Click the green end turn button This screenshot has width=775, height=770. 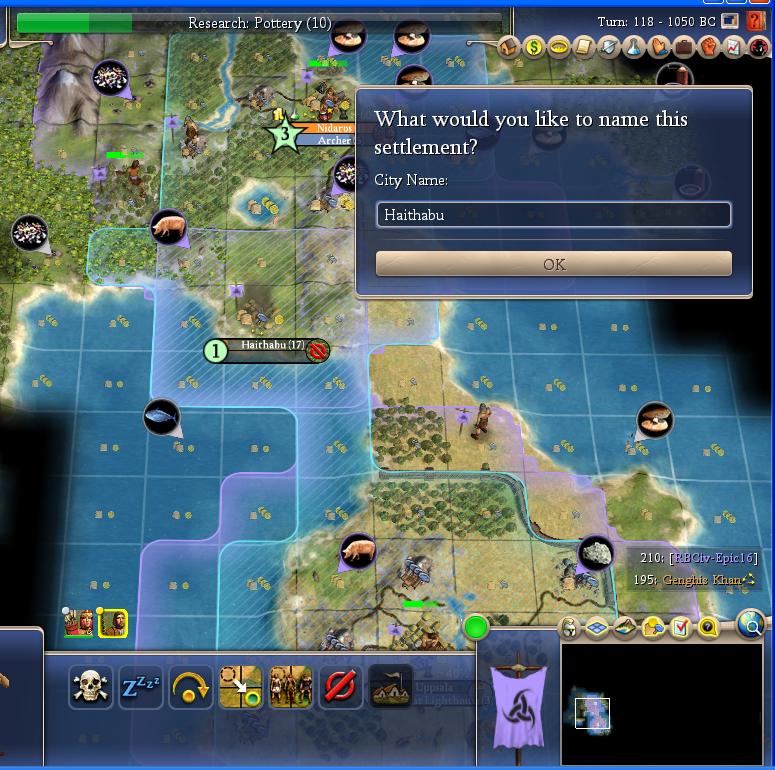(x=476, y=628)
